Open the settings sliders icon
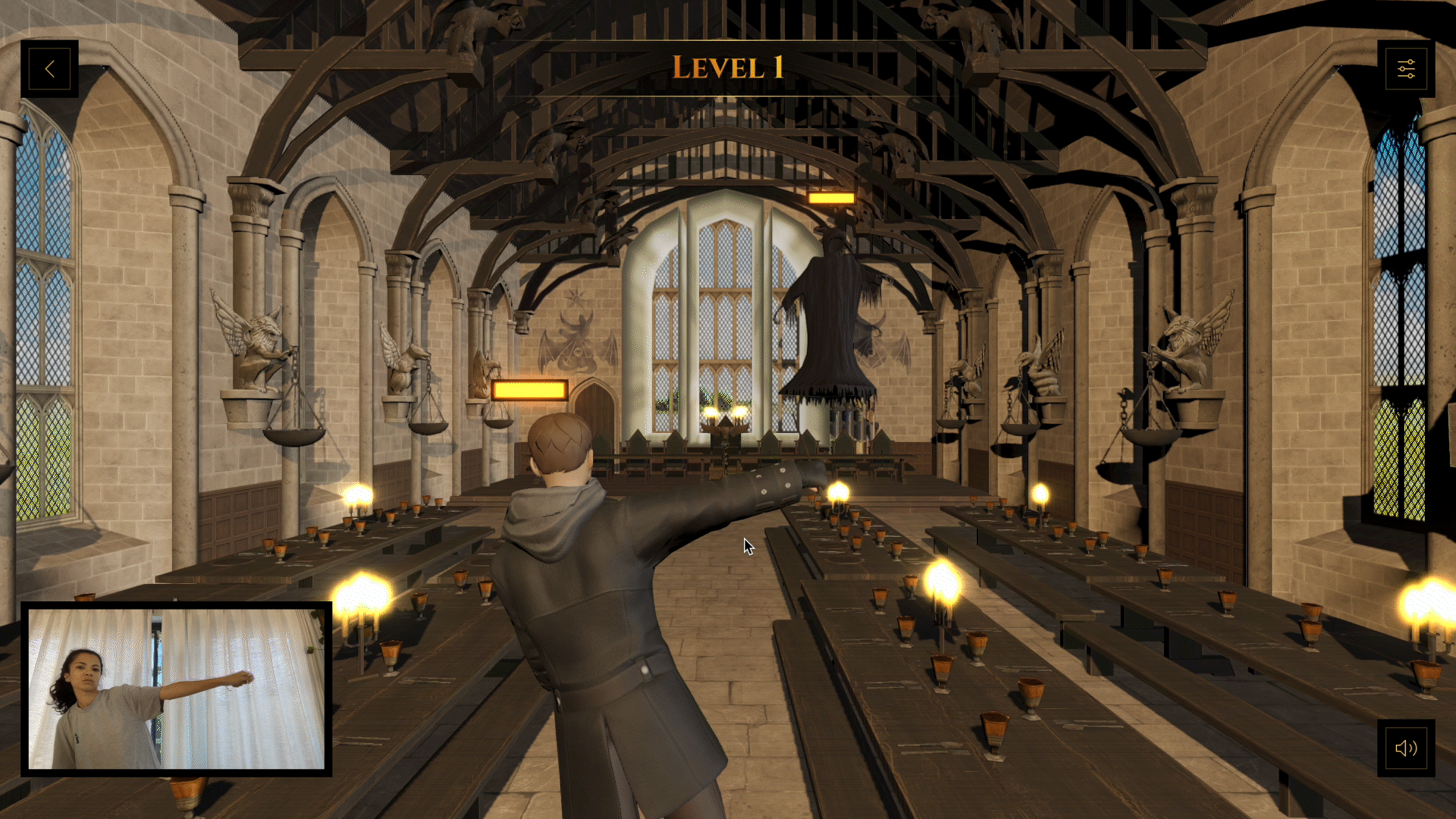1456x819 pixels. [1407, 68]
